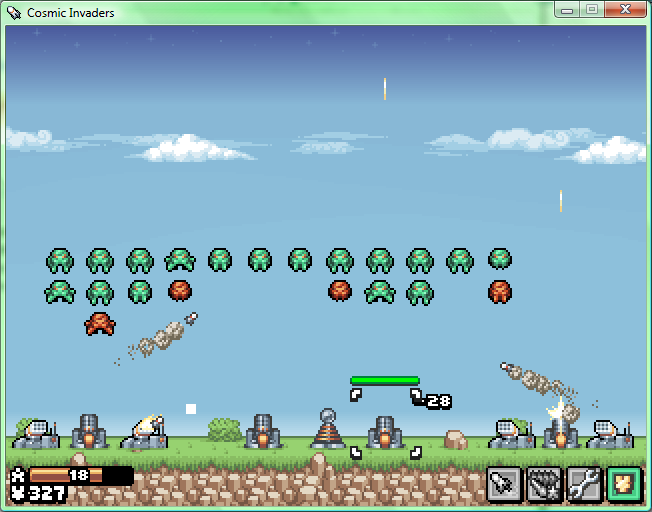The height and width of the screenshot is (512, 652).
Task: Choose the green highlighted button
Action: tap(623, 484)
